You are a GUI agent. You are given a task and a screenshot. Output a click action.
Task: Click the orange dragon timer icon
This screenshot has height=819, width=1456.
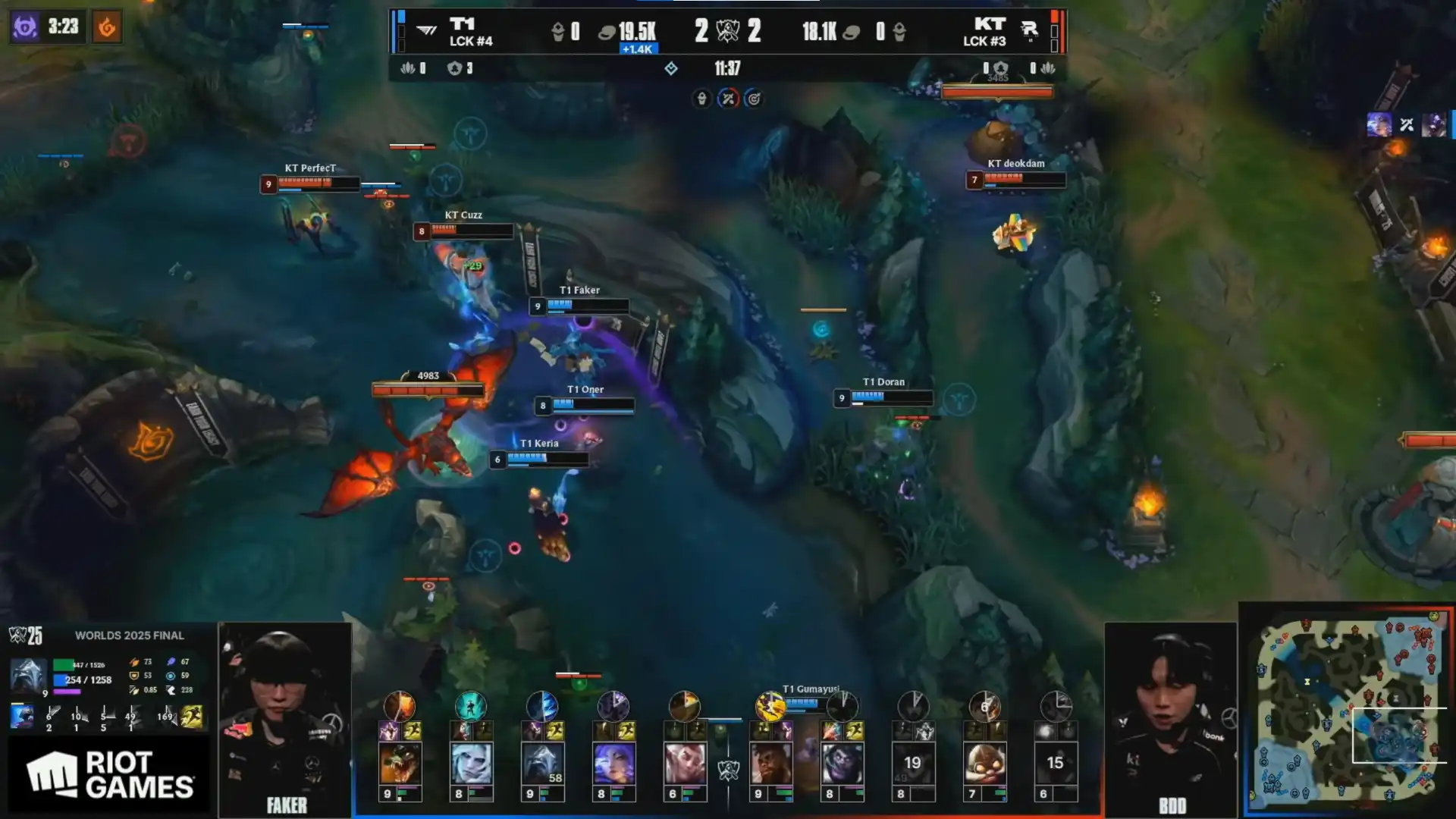click(107, 27)
